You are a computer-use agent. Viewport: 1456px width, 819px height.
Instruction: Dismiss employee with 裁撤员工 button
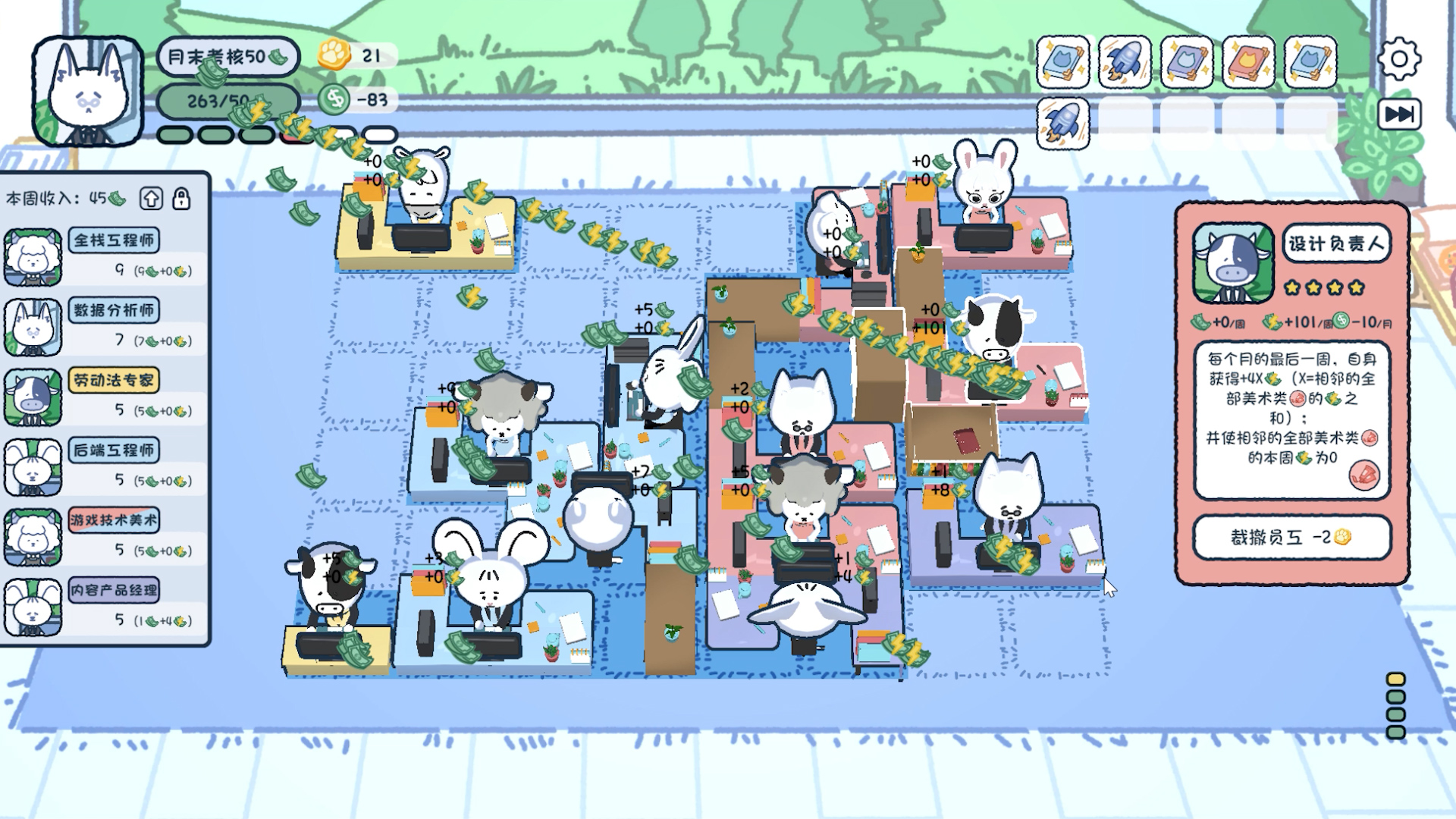click(x=1291, y=537)
